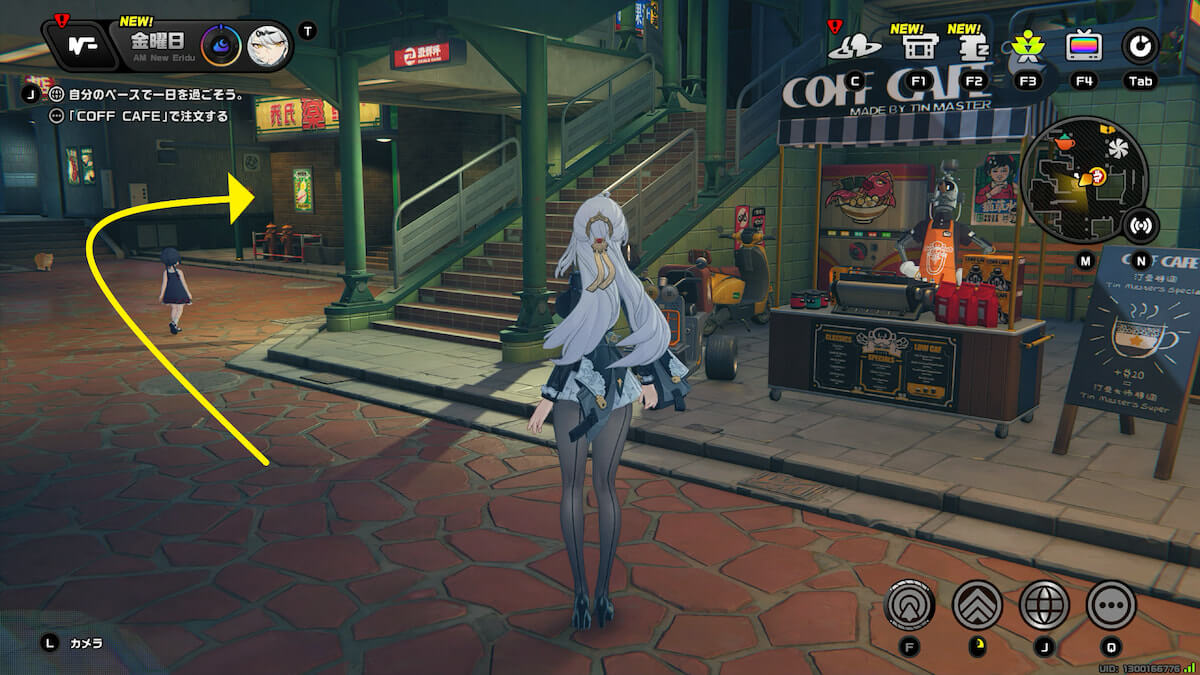Image resolution: width=1200 pixels, height=675 pixels.
Task: Open the main menu logo button
Action: tap(82, 45)
